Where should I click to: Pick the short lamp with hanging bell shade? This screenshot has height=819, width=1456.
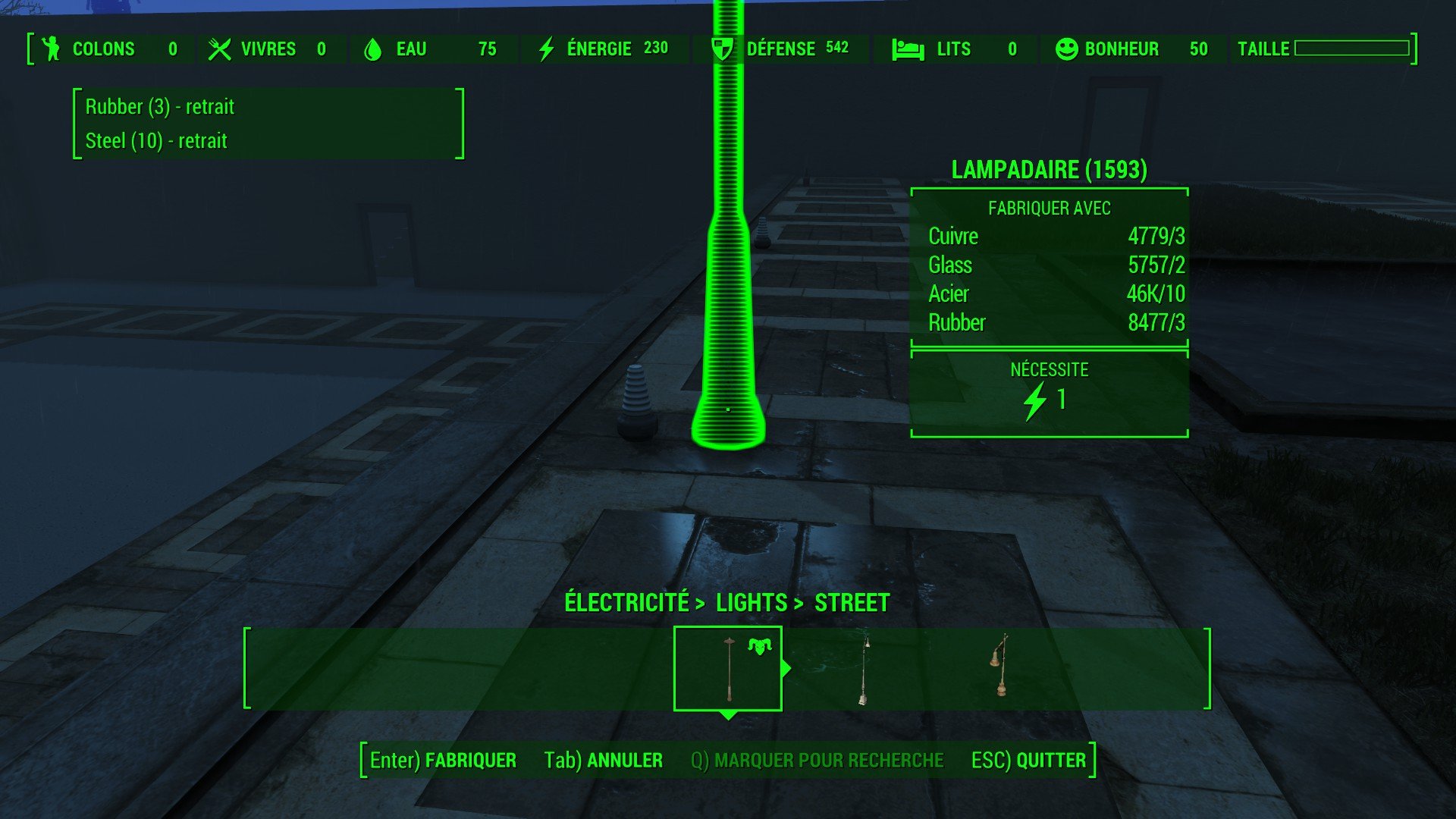click(999, 667)
